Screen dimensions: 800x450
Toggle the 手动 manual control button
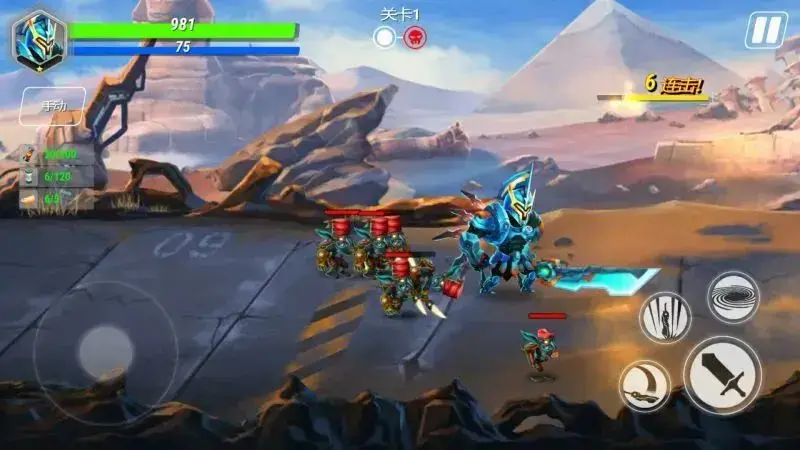(53, 105)
